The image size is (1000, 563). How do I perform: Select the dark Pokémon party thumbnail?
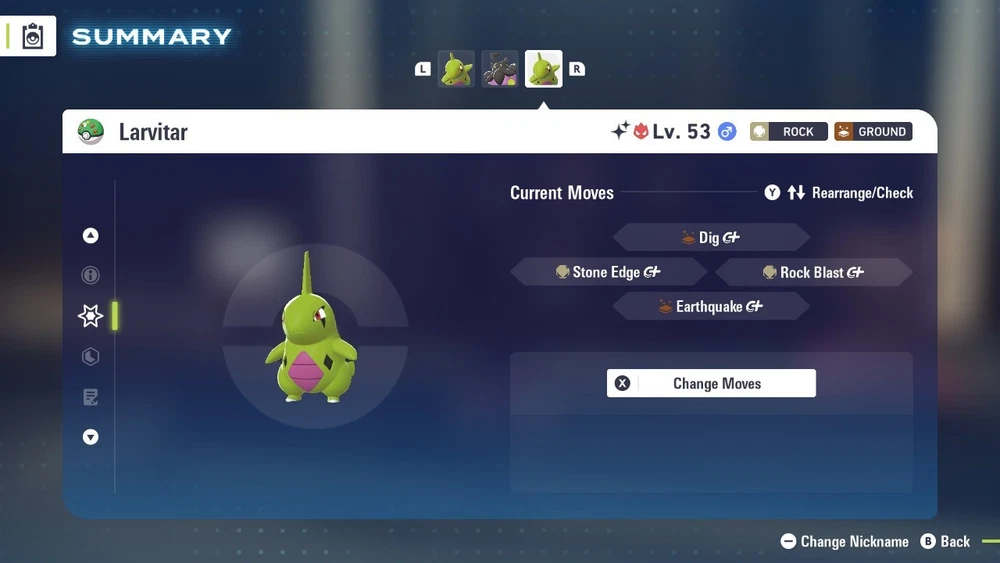[x=500, y=69]
